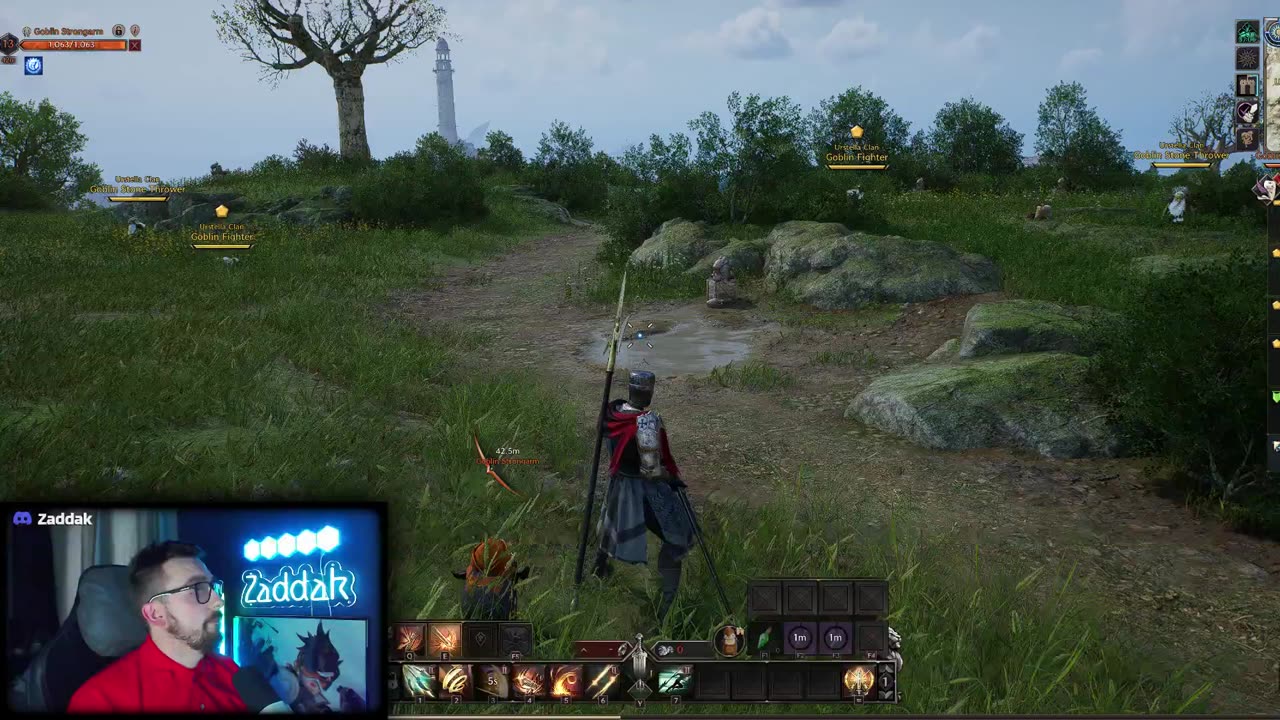The image size is (1280, 720).
Task: Open the checkmark quill task icon
Action: pyautogui.click(x=1247, y=112)
